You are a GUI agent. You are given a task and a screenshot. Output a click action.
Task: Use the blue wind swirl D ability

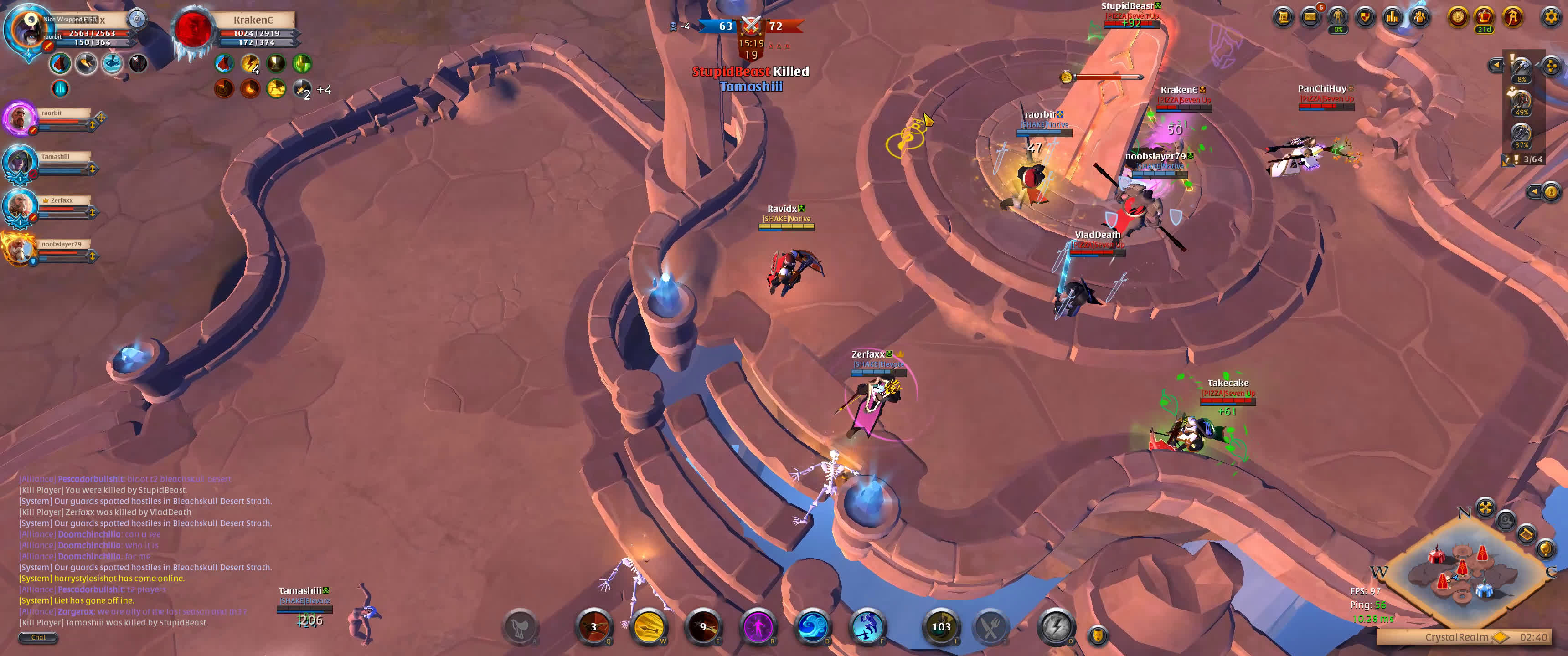812,626
